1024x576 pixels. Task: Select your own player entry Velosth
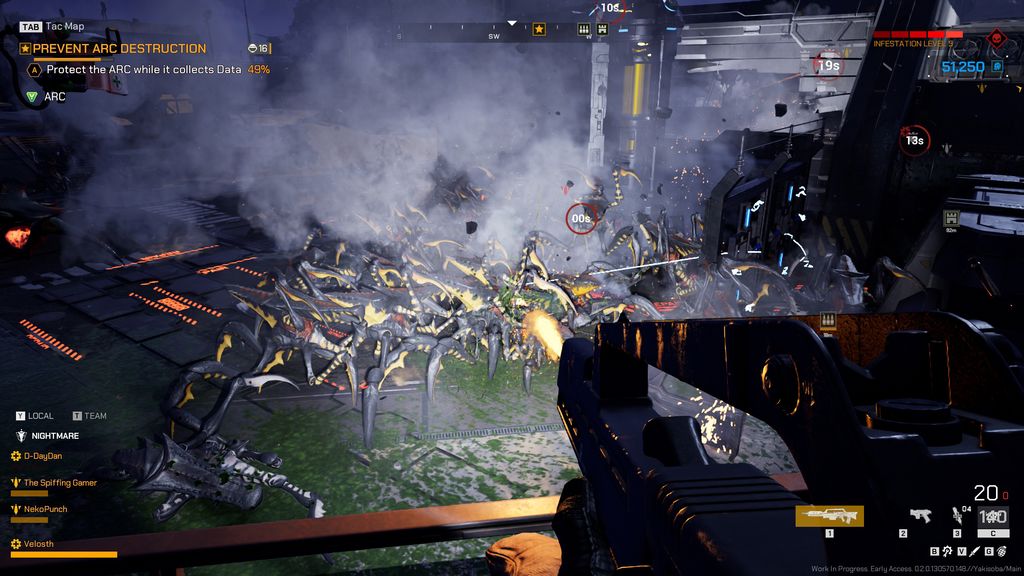(x=39, y=543)
